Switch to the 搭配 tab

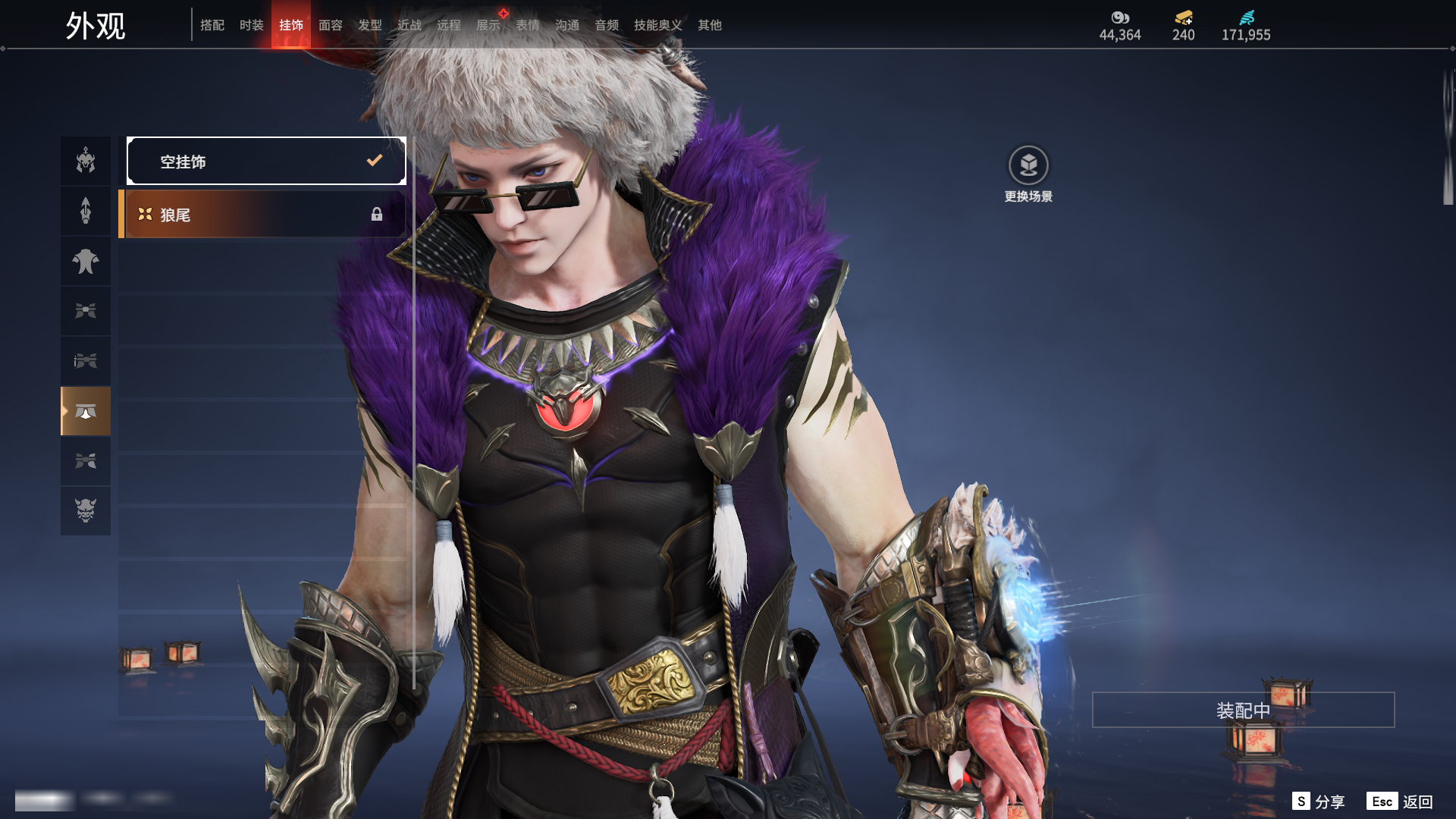(x=212, y=25)
